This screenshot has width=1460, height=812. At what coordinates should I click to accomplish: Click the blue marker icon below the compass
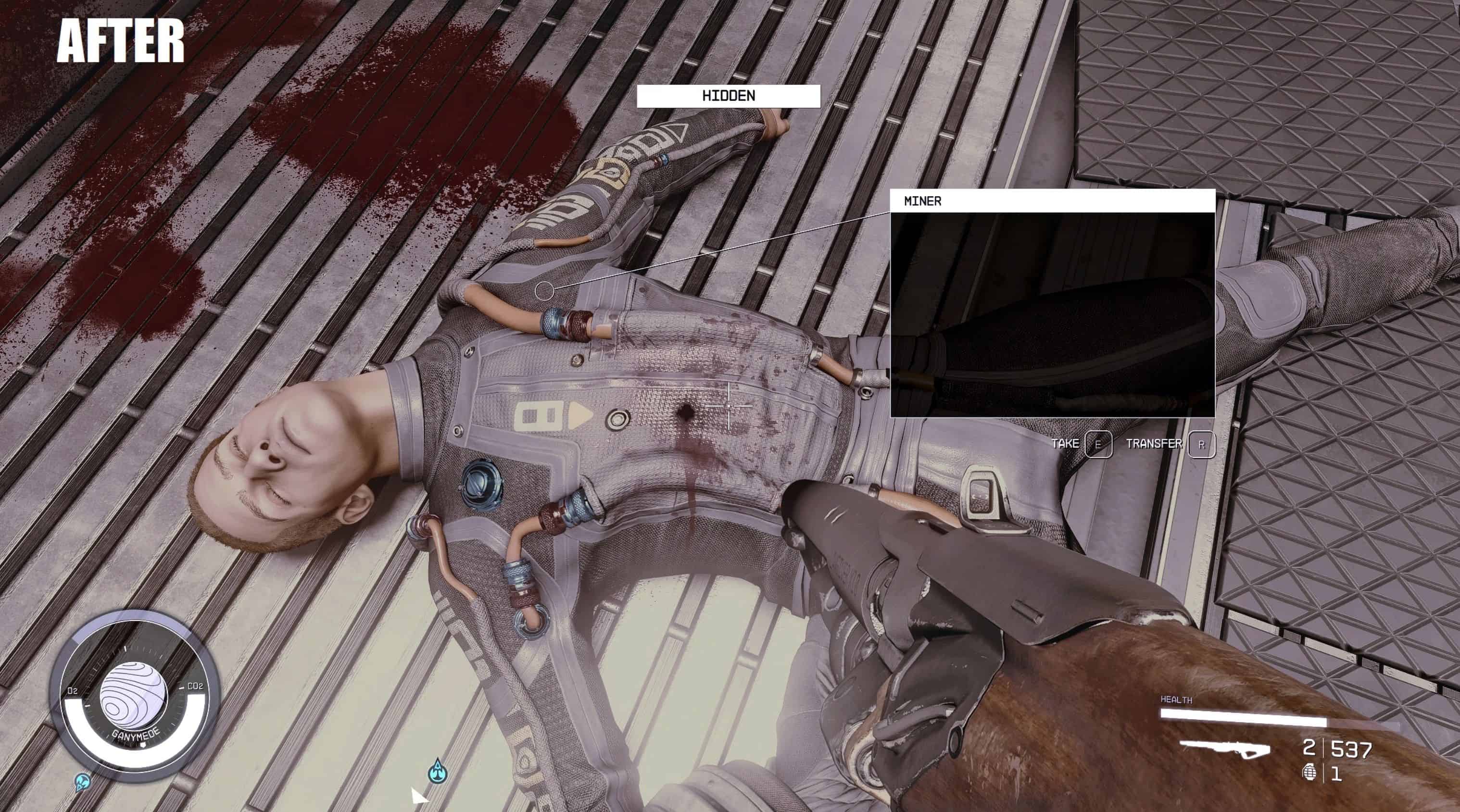coord(83,783)
